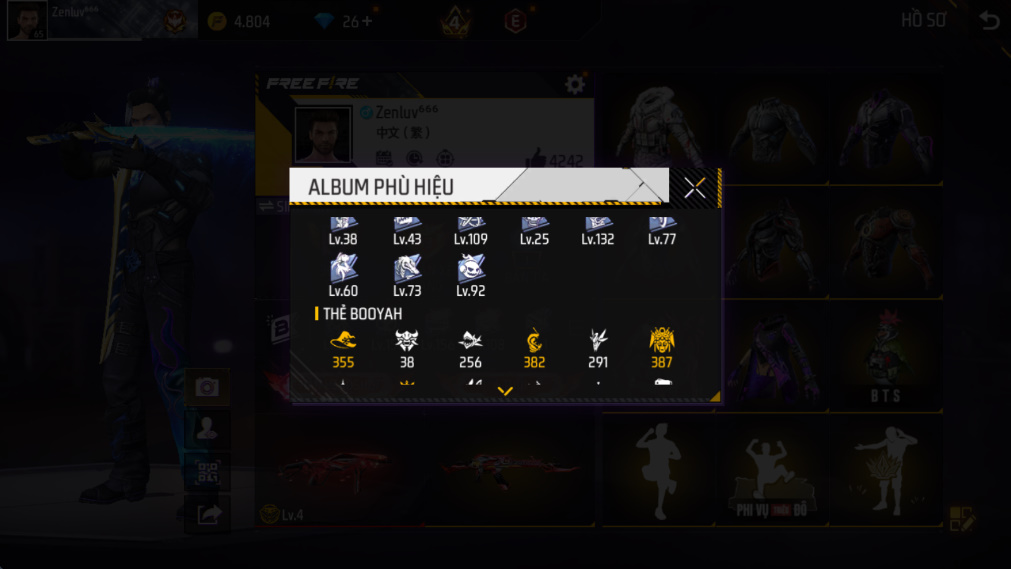Choose the horned mask Booyah card 38
Viewport: 1011px width, 569px height.
(x=407, y=340)
